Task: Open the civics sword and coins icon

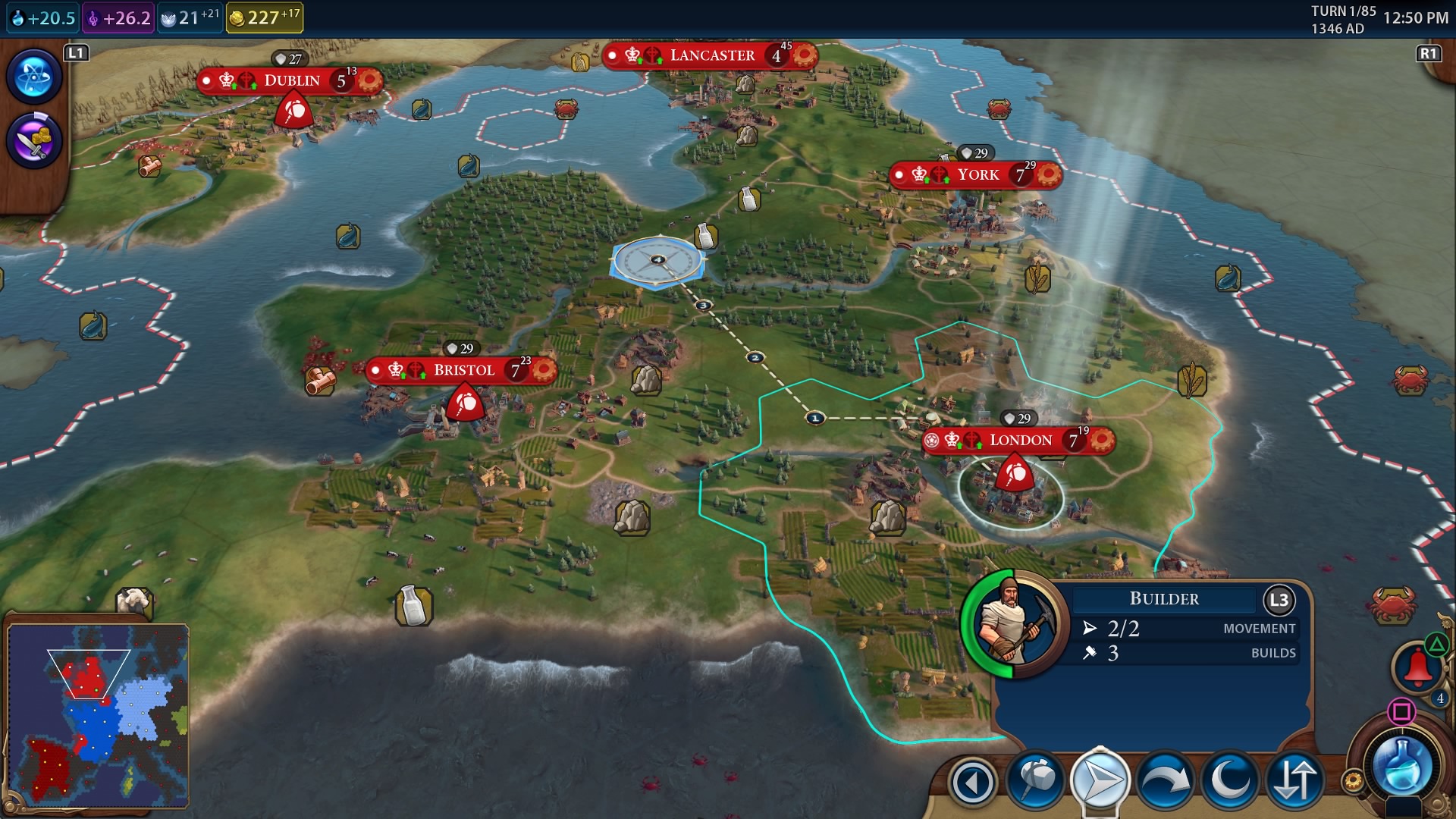Action: (x=34, y=141)
